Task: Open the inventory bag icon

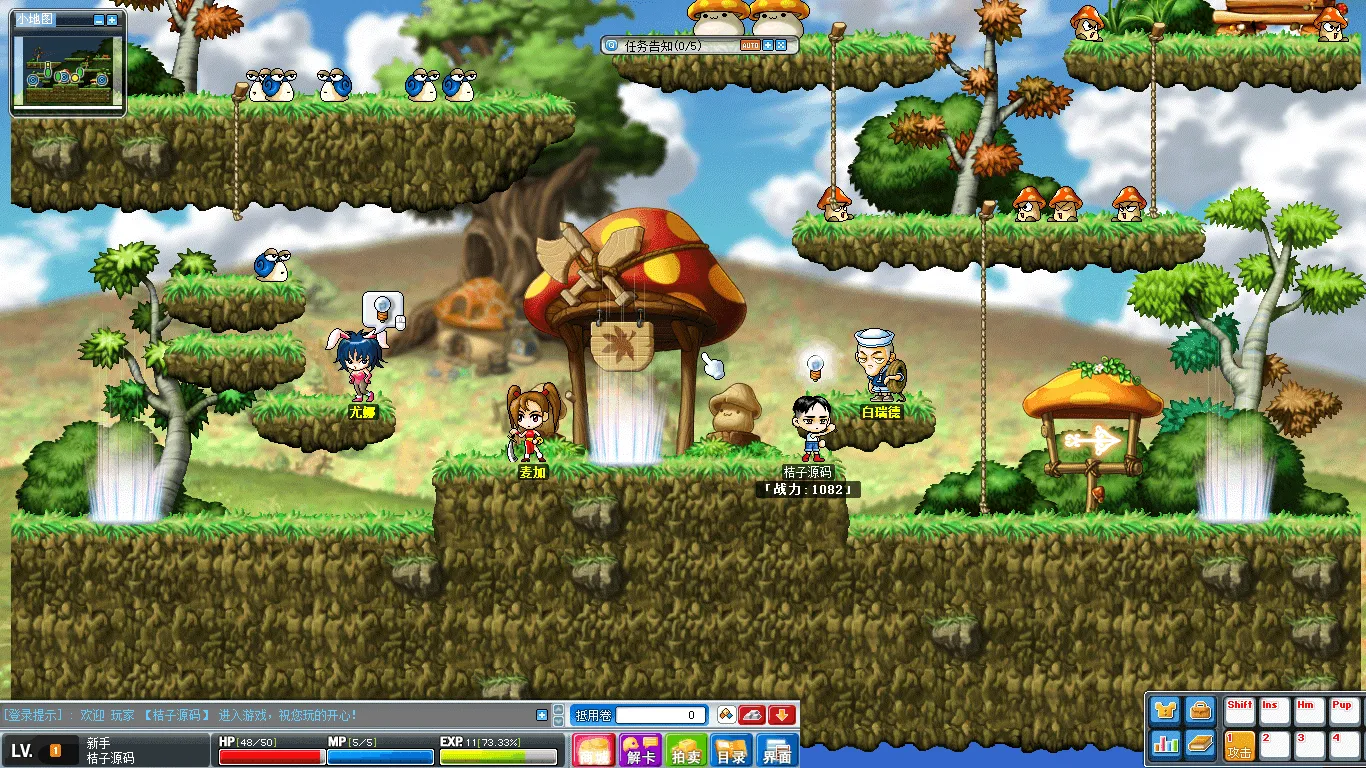Action: pos(1200,710)
